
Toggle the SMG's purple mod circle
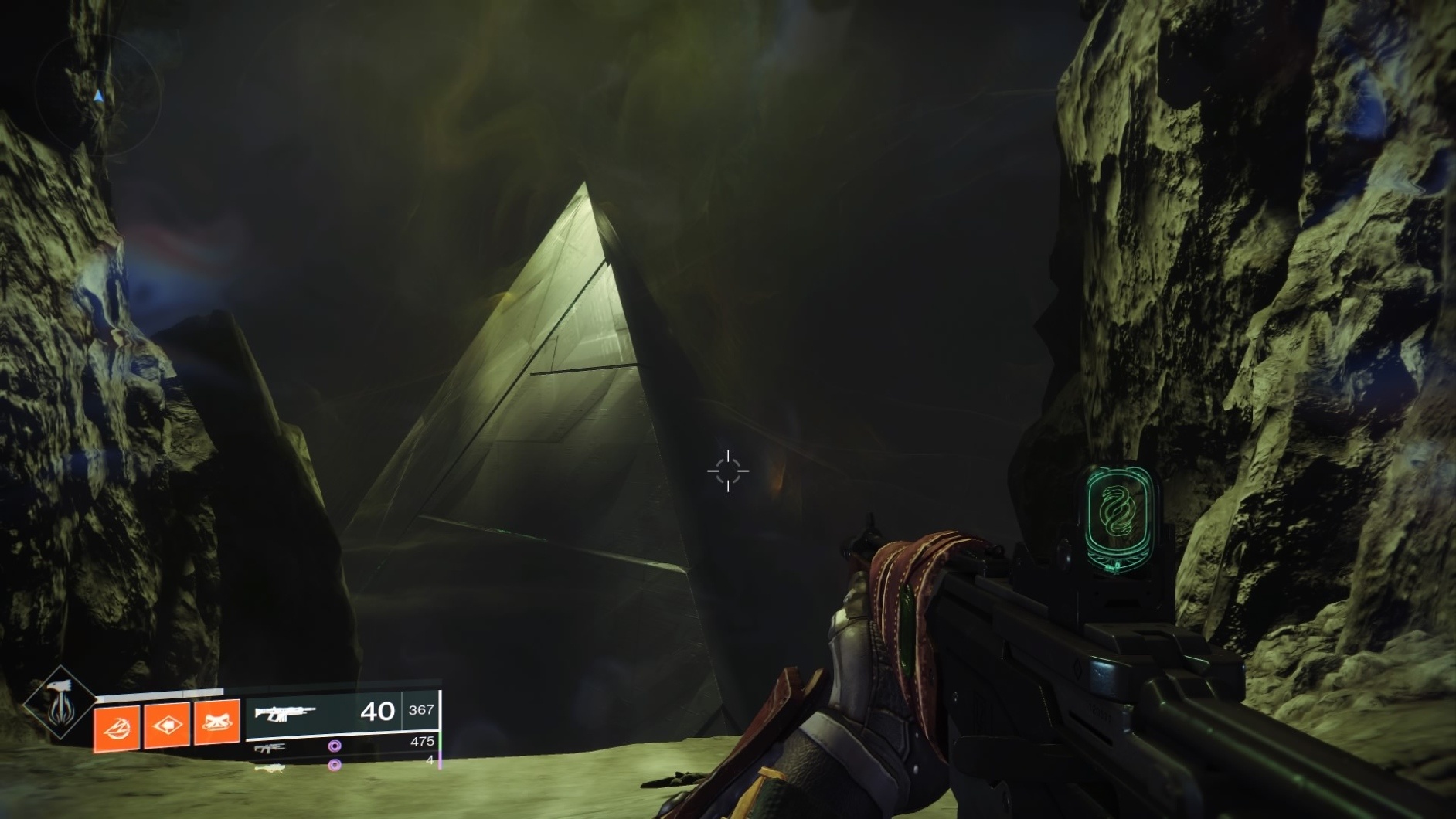335,746
